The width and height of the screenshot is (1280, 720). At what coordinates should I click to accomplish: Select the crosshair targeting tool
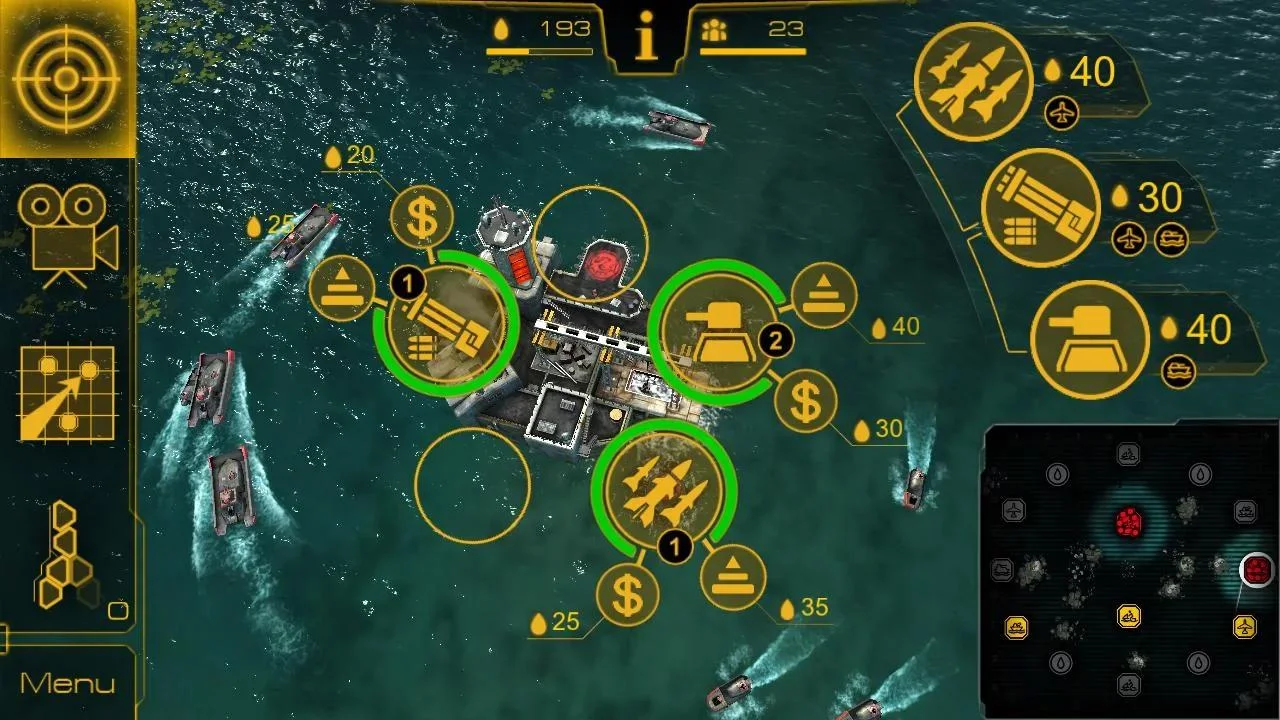68,80
